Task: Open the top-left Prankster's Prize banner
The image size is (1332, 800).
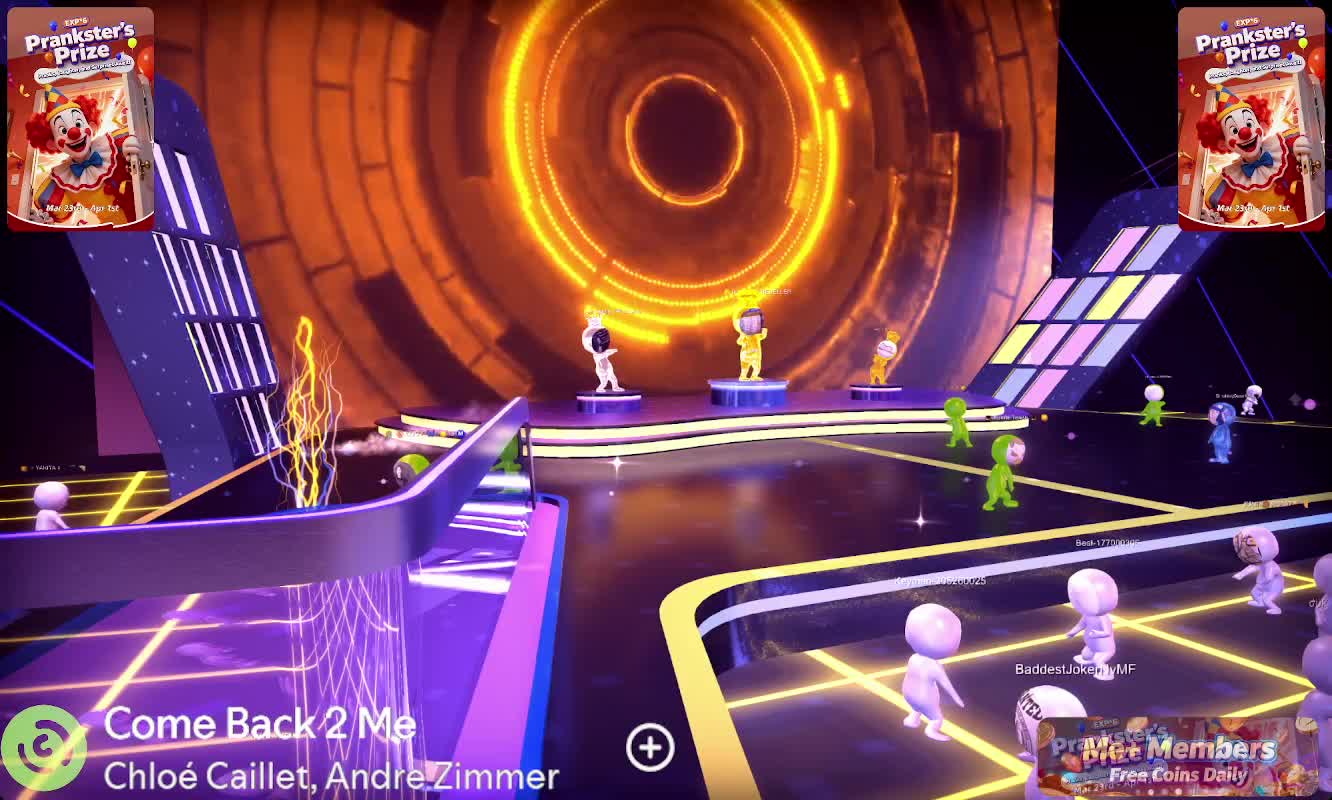Action: click(81, 119)
